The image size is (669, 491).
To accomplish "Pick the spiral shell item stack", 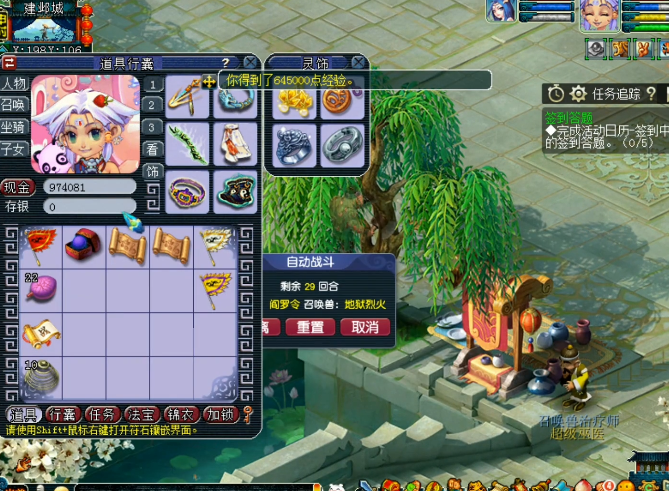I will (x=40, y=377).
